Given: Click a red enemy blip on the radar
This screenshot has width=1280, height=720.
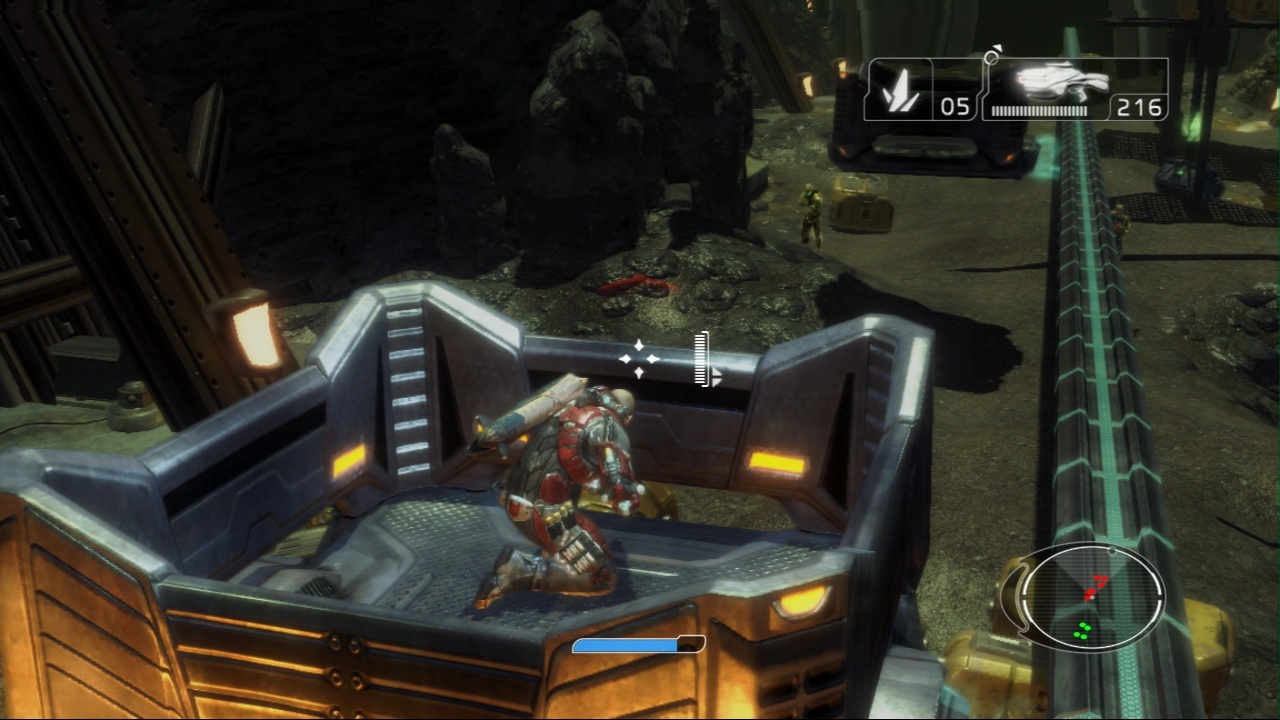Looking at the screenshot, I should 1092,588.
